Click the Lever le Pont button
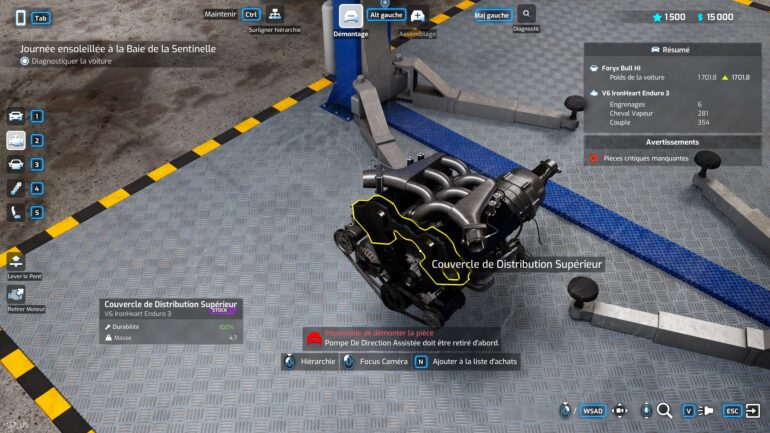Image resolution: width=770 pixels, height=433 pixels. (17, 262)
